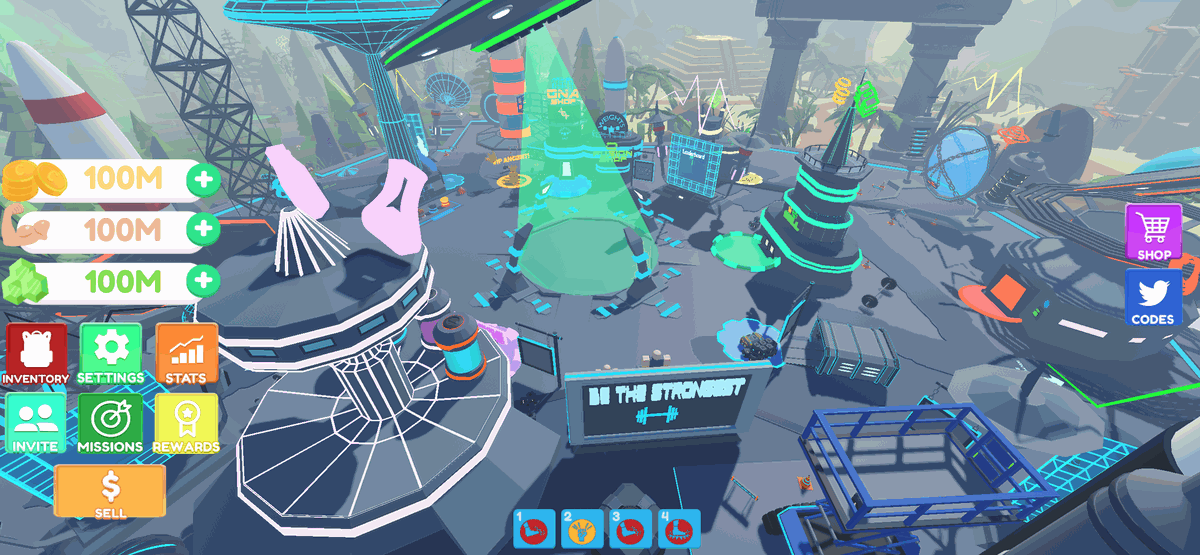
Task: Activate the stomp ability in slot 4
Action: [680, 529]
